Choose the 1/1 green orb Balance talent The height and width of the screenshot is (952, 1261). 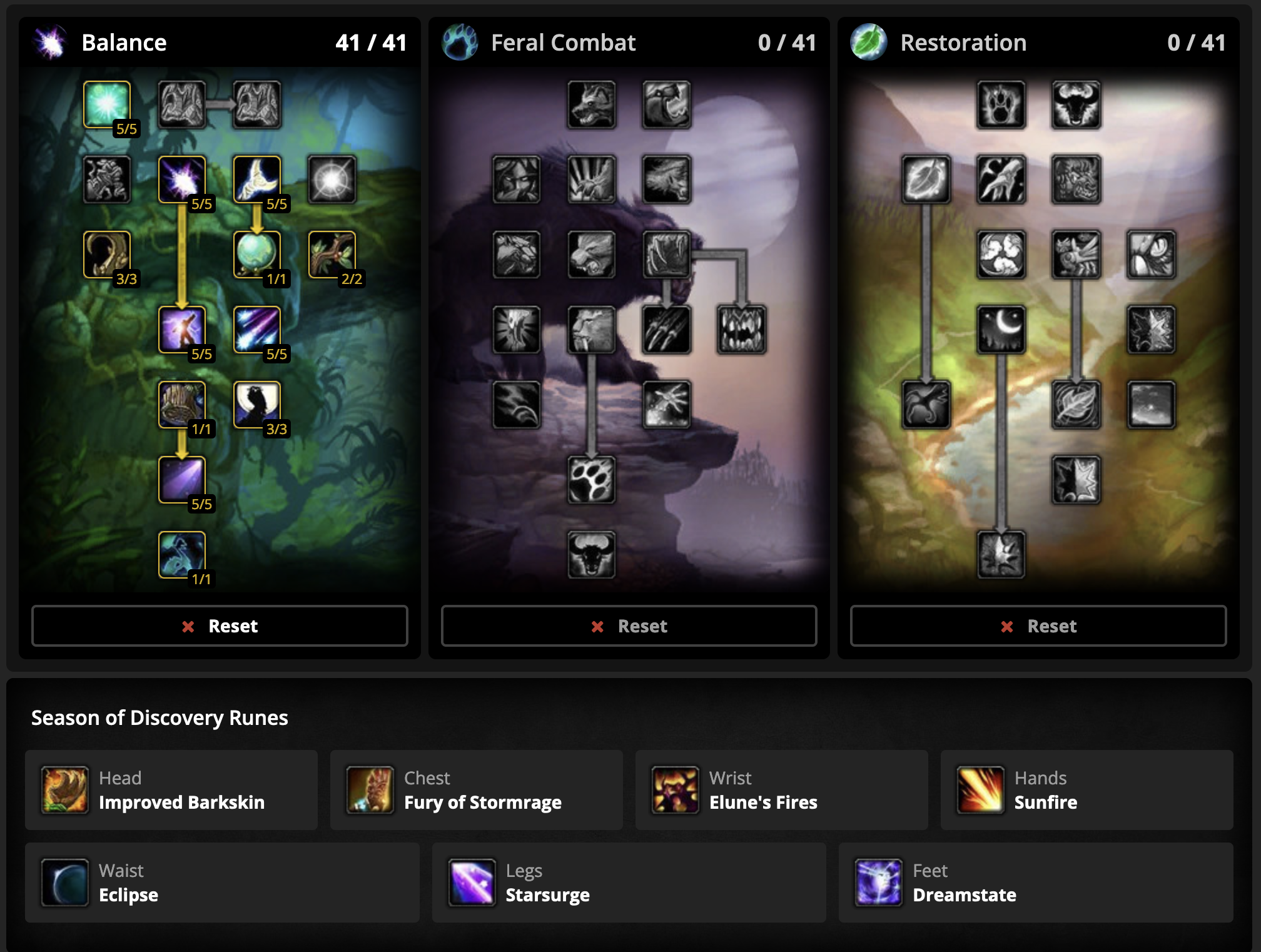pyautogui.click(x=257, y=255)
